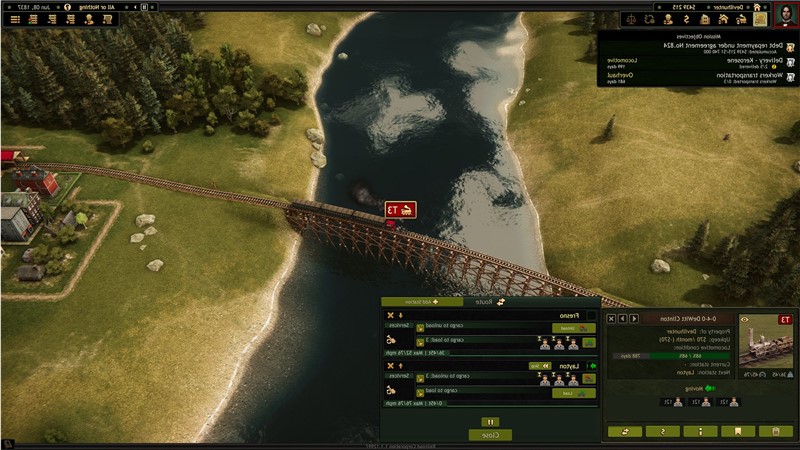Open Services for the Layton stop

click(400, 376)
